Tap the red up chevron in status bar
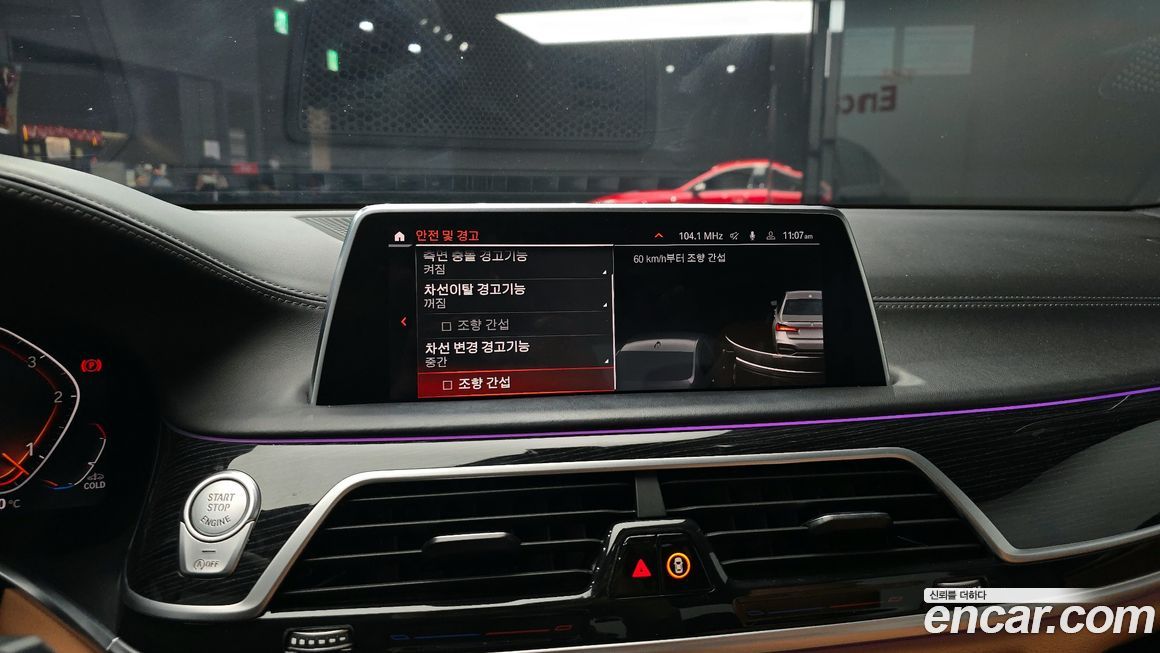 tap(658, 236)
